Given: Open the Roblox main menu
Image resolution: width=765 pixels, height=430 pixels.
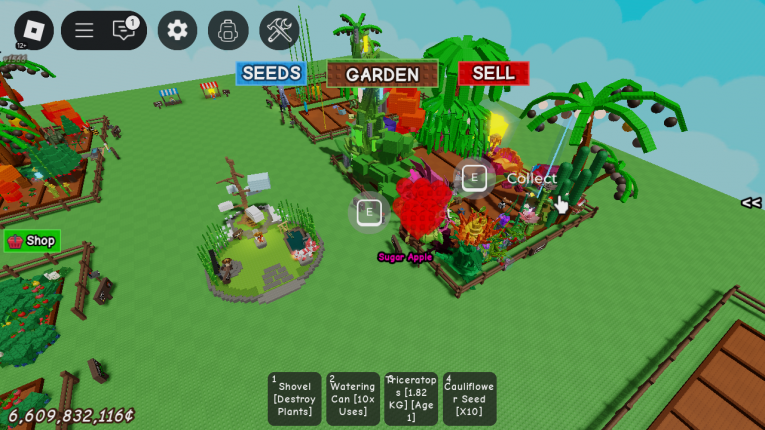Looking at the screenshot, I should point(34,30).
